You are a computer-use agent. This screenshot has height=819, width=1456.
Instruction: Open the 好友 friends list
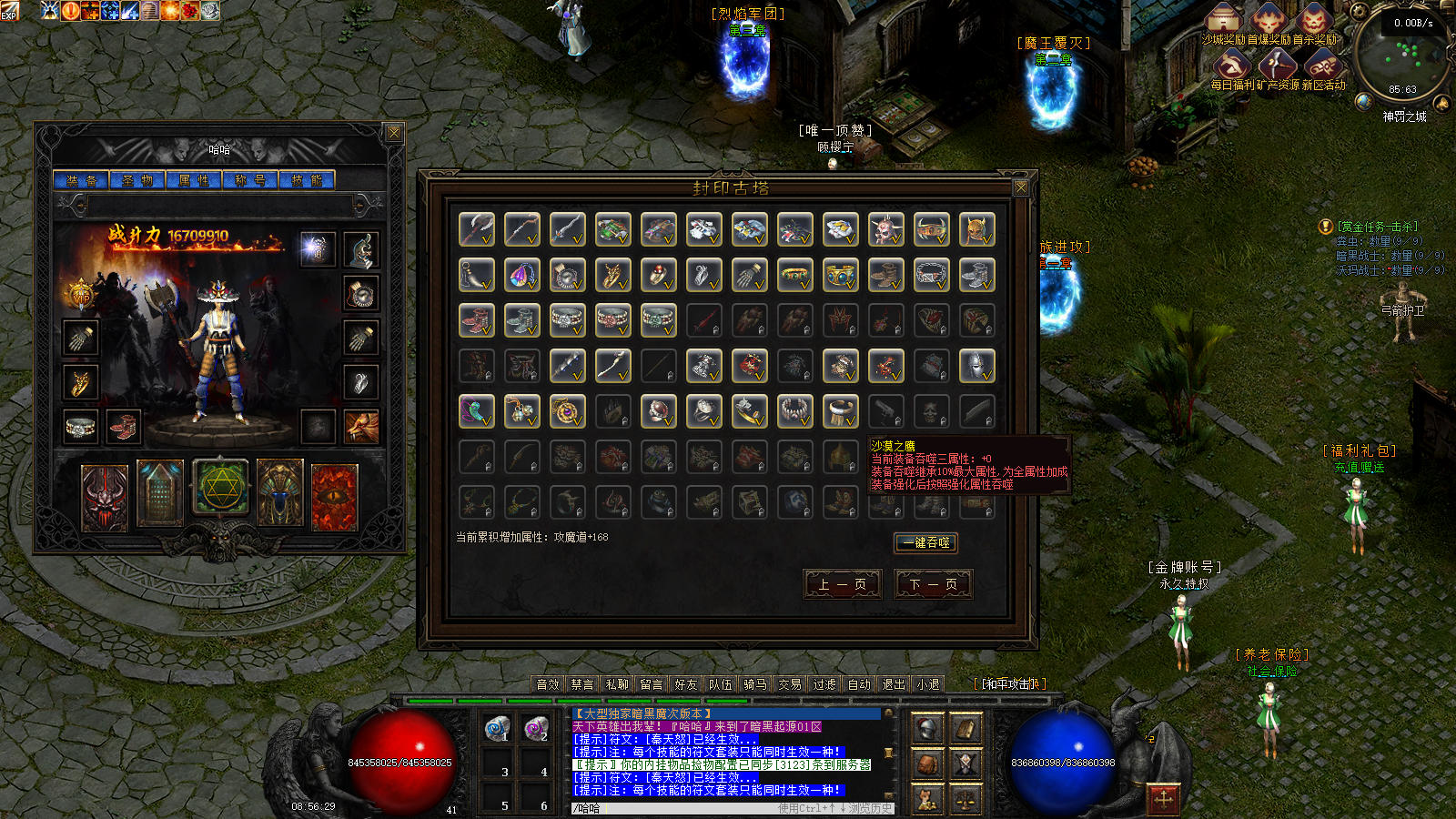tap(686, 684)
